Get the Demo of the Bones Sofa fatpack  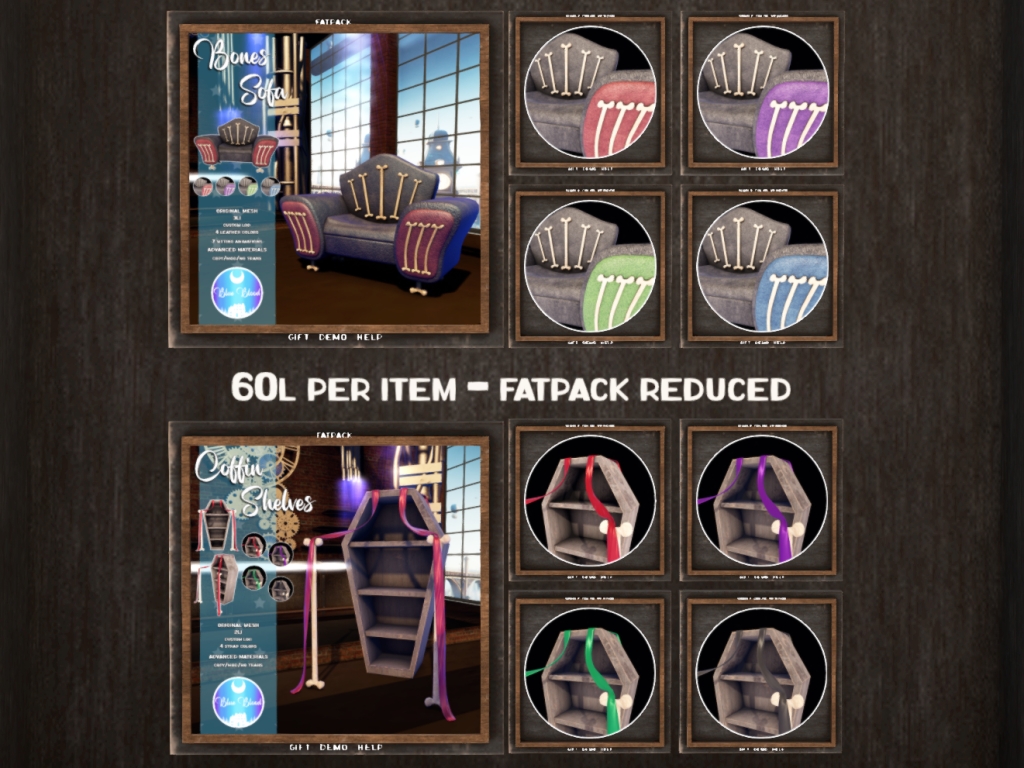coord(333,338)
